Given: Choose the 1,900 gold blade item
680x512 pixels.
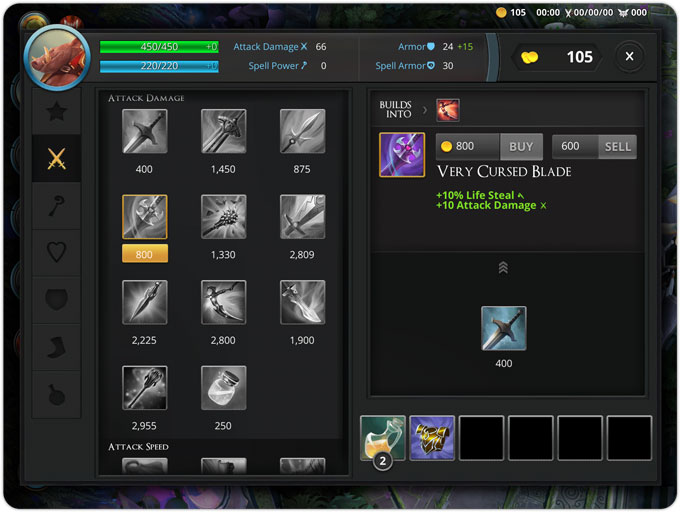Looking at the screenshot, I should (302, 302).
